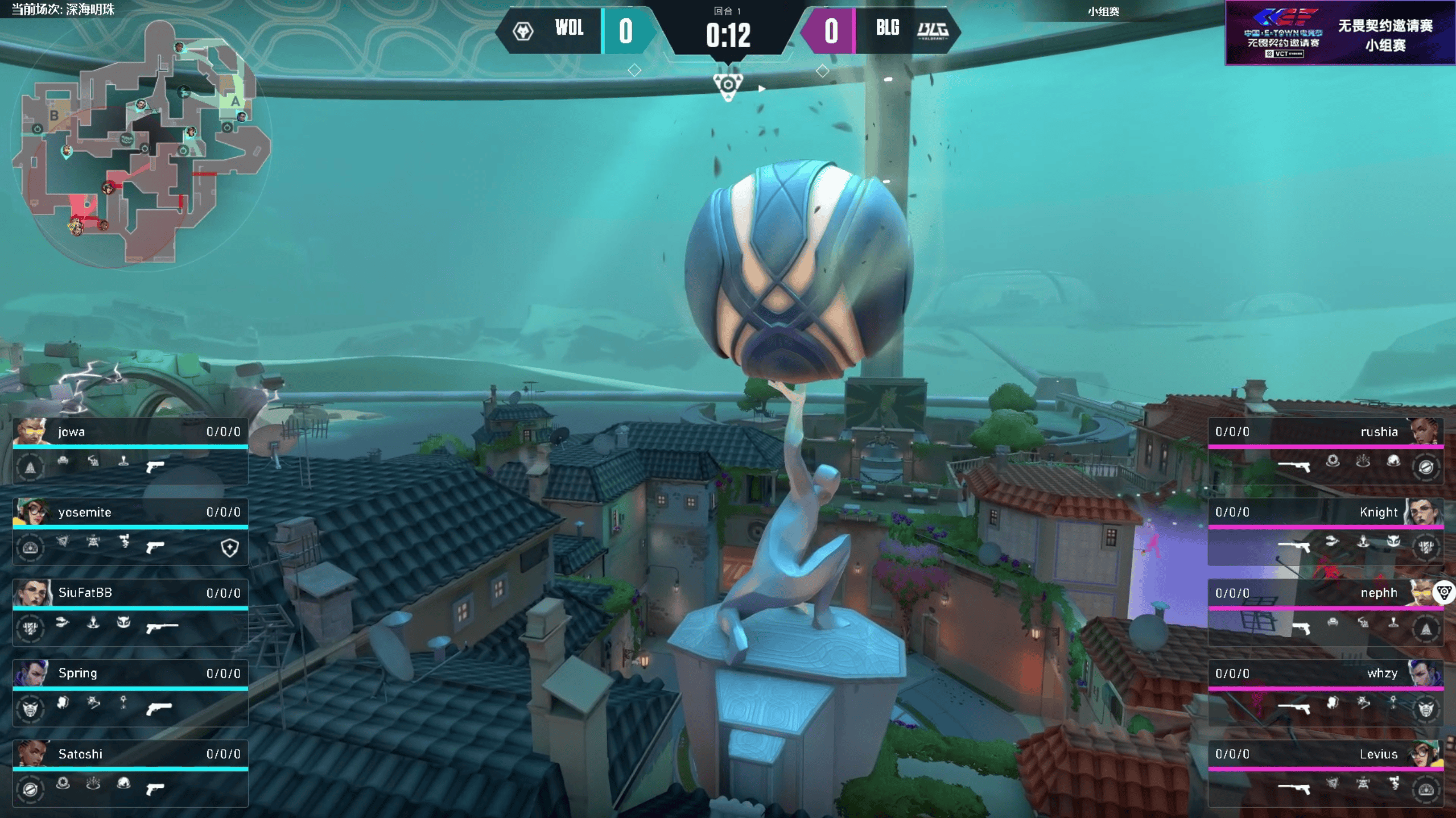This screenshot has width=1456, height=818.
Task: Click SiuFatBB's rifle weapon icon
Action: tap(162, 627)
